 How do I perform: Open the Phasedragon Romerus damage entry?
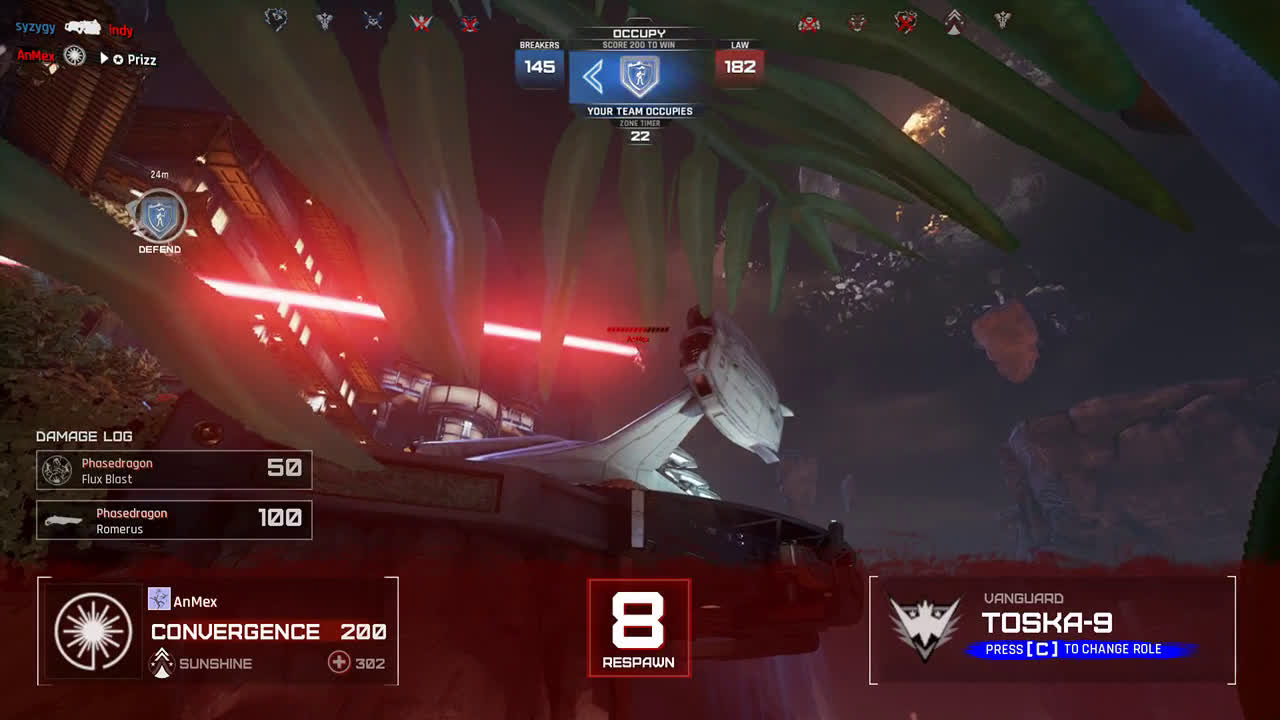pyautogui.click(x=174, y=521)
